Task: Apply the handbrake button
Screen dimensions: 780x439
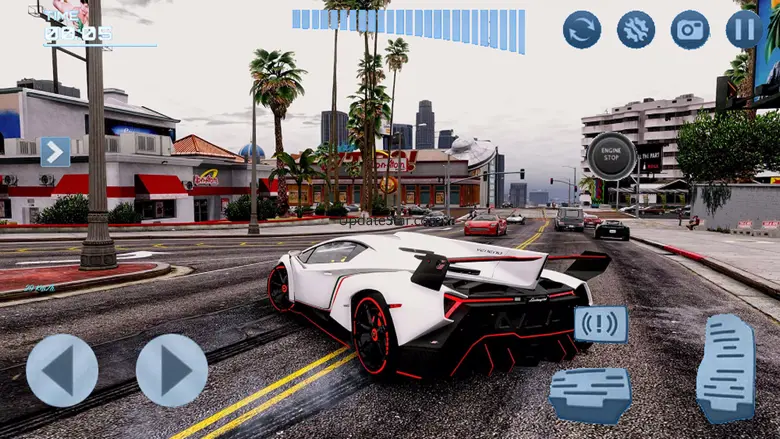Action: point(600,324)
